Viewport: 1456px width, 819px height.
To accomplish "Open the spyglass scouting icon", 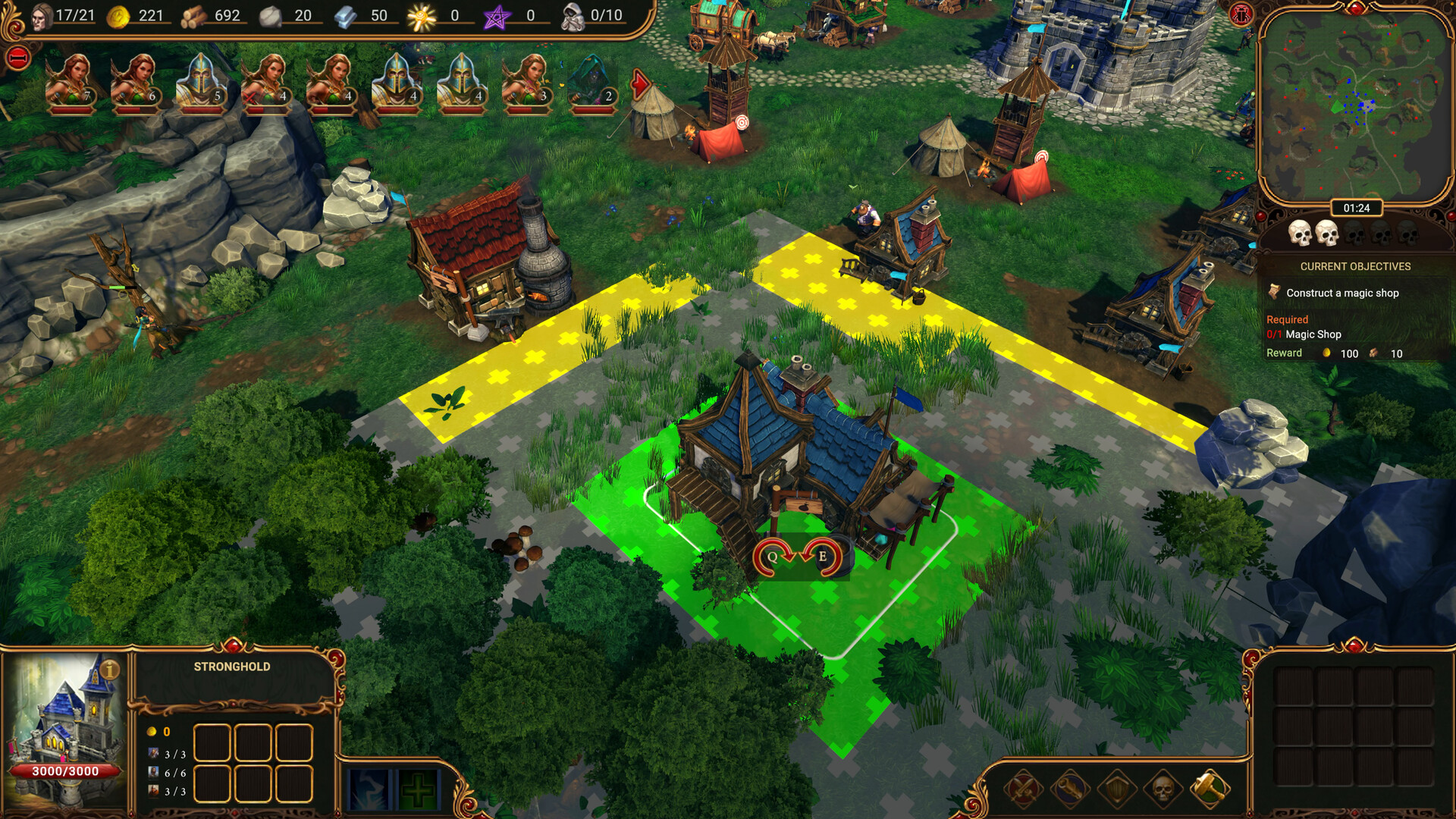I will 1069,789.
